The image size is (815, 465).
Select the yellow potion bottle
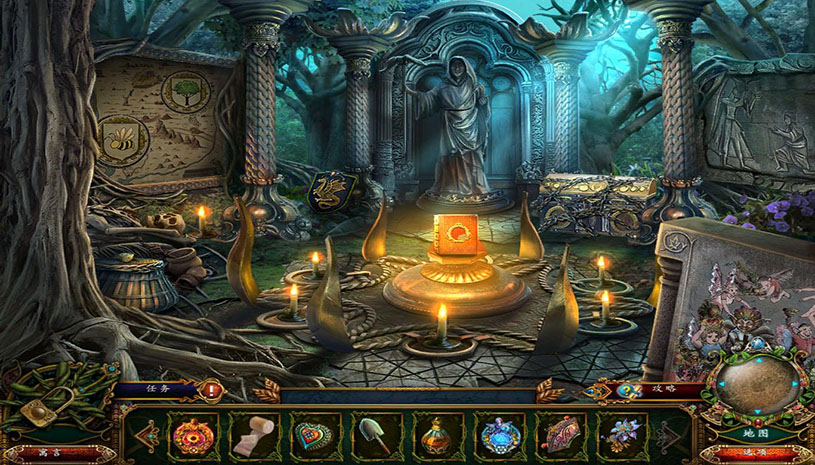(436, 436)
